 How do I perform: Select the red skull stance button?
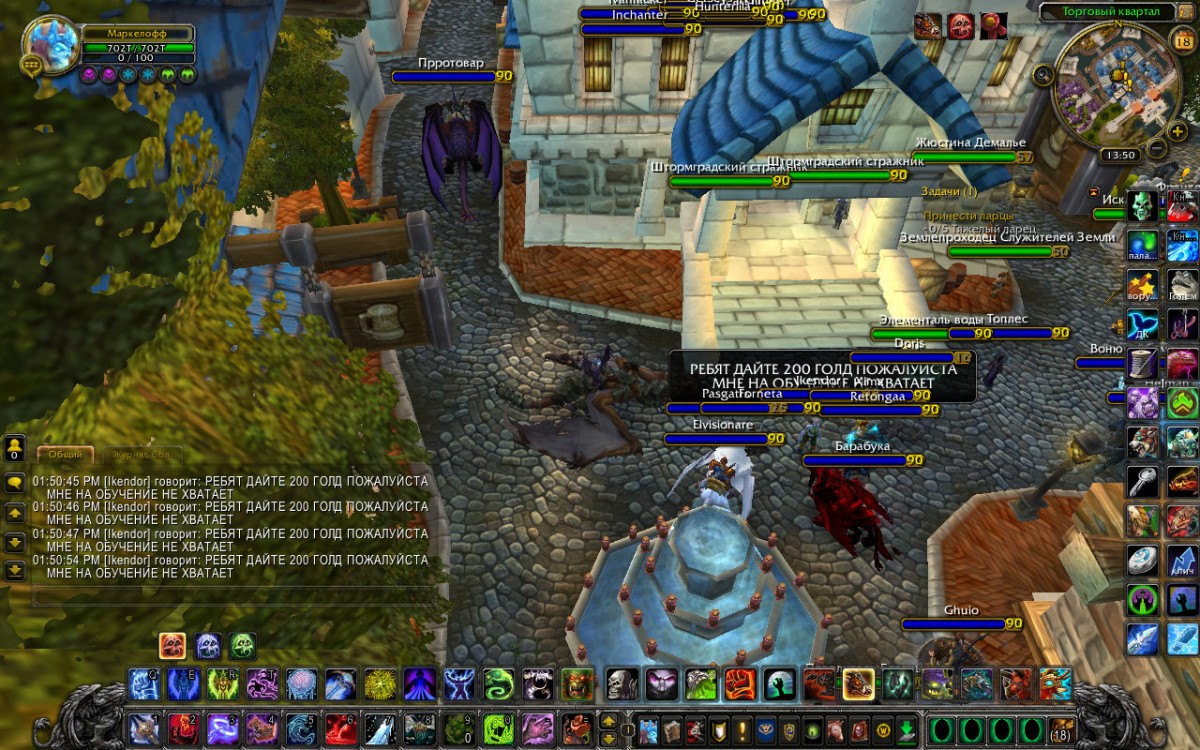coord(172,646)
